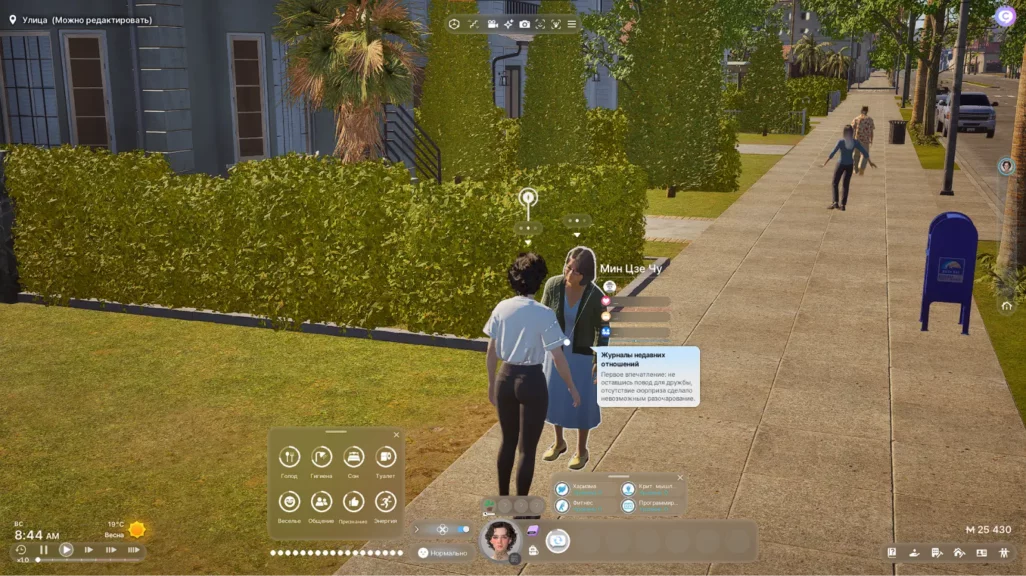Select the Голод (hunger) need icon
This screenshot has width=1026, height=576.
pyautogui.click(x=289, y=457)
